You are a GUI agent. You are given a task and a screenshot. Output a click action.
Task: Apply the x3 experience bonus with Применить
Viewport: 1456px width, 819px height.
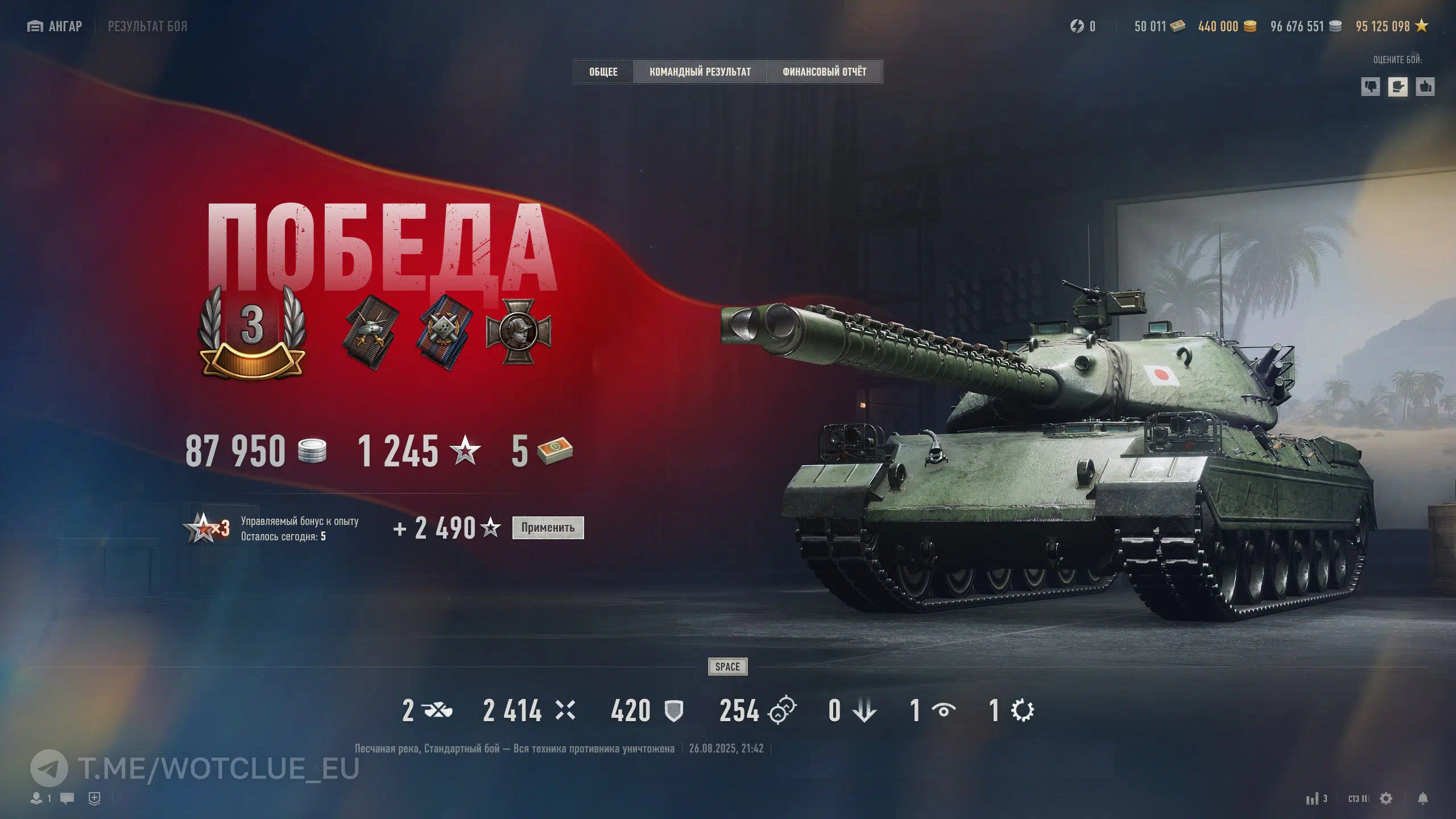pyautogui.click(x=548, y=528)
